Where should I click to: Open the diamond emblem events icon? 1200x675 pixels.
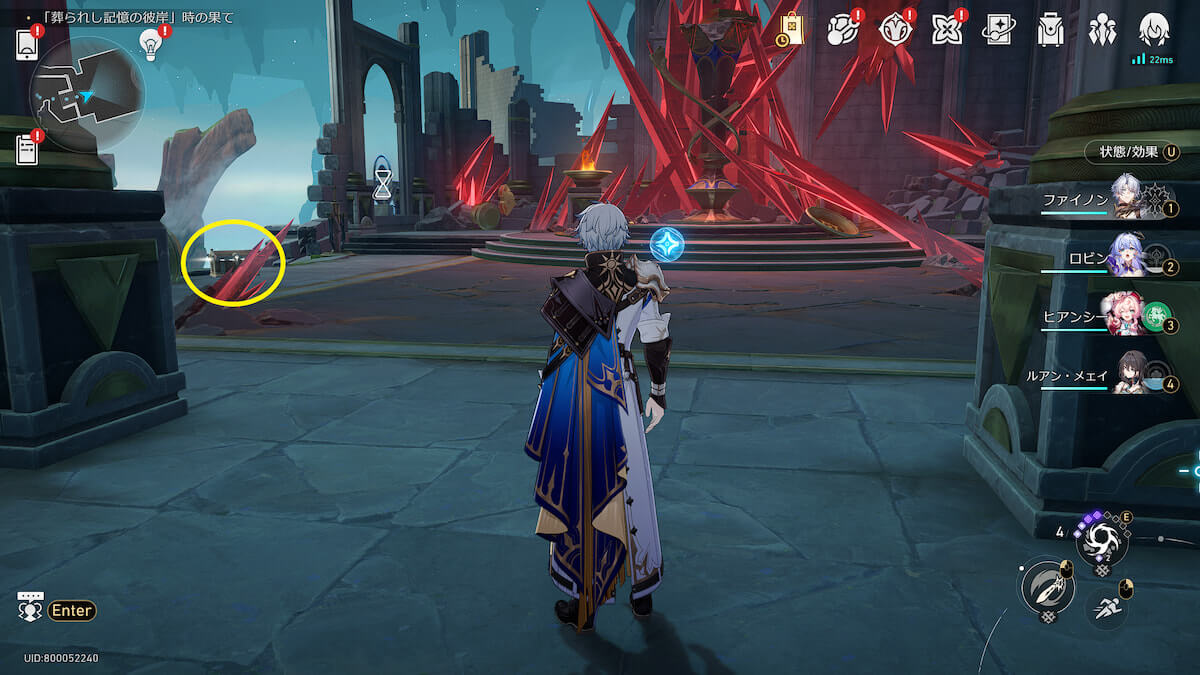[x=895, y=30]
